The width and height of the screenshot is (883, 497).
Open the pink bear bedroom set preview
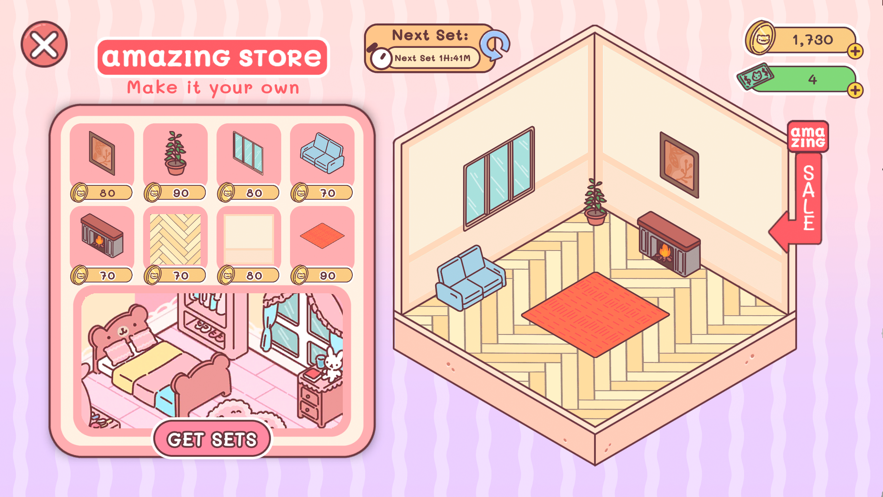[212, 358]
